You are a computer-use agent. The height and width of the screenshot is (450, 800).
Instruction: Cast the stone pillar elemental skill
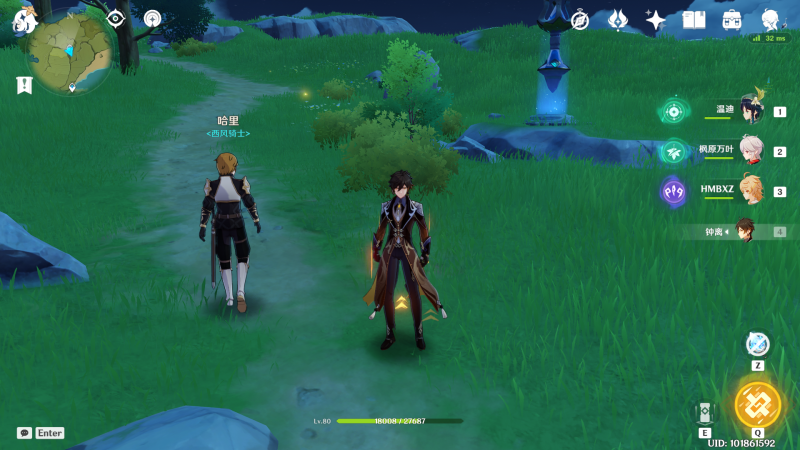coord(705,412)
